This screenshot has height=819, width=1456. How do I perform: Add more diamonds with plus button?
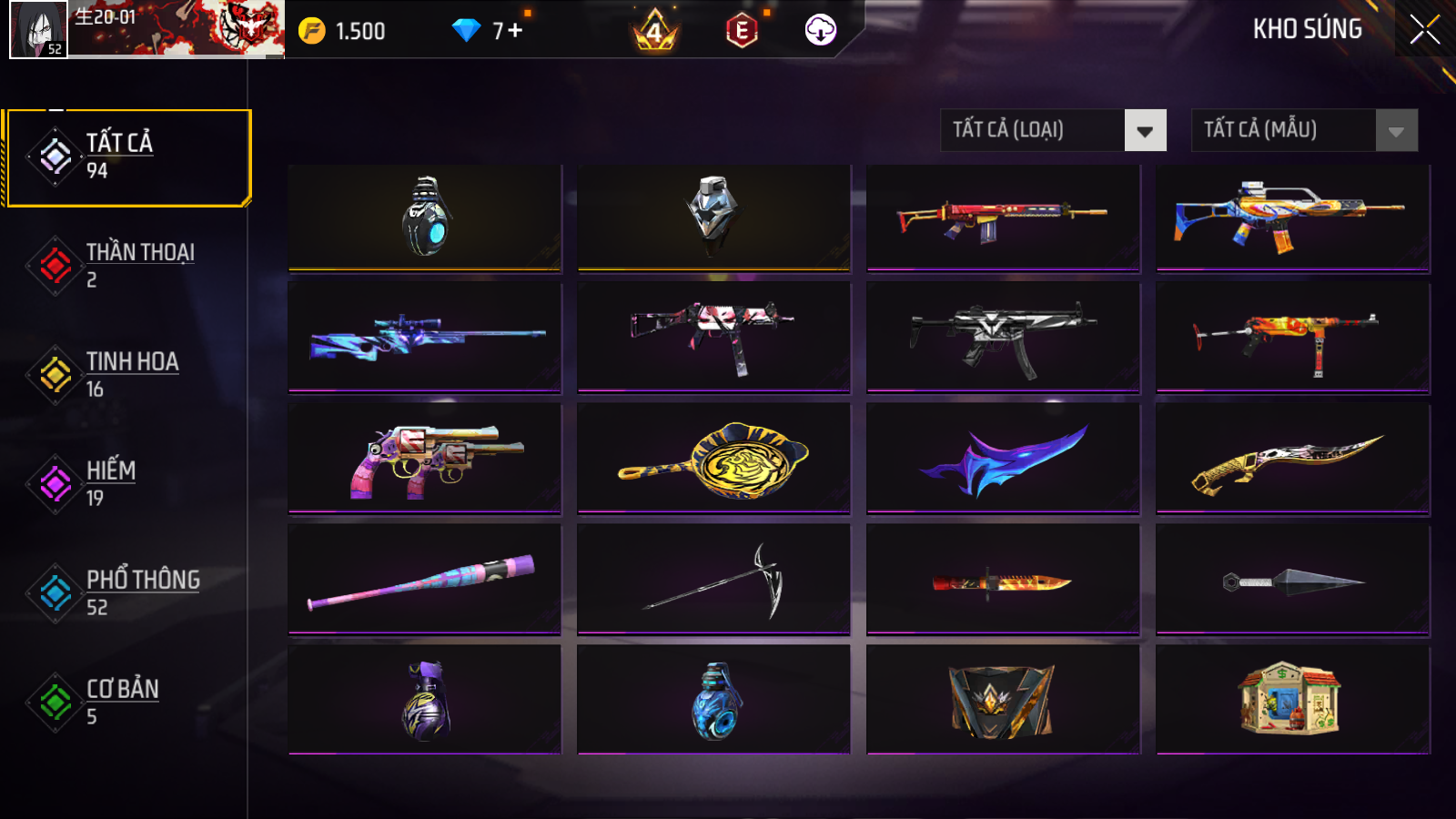pos(515,30)
